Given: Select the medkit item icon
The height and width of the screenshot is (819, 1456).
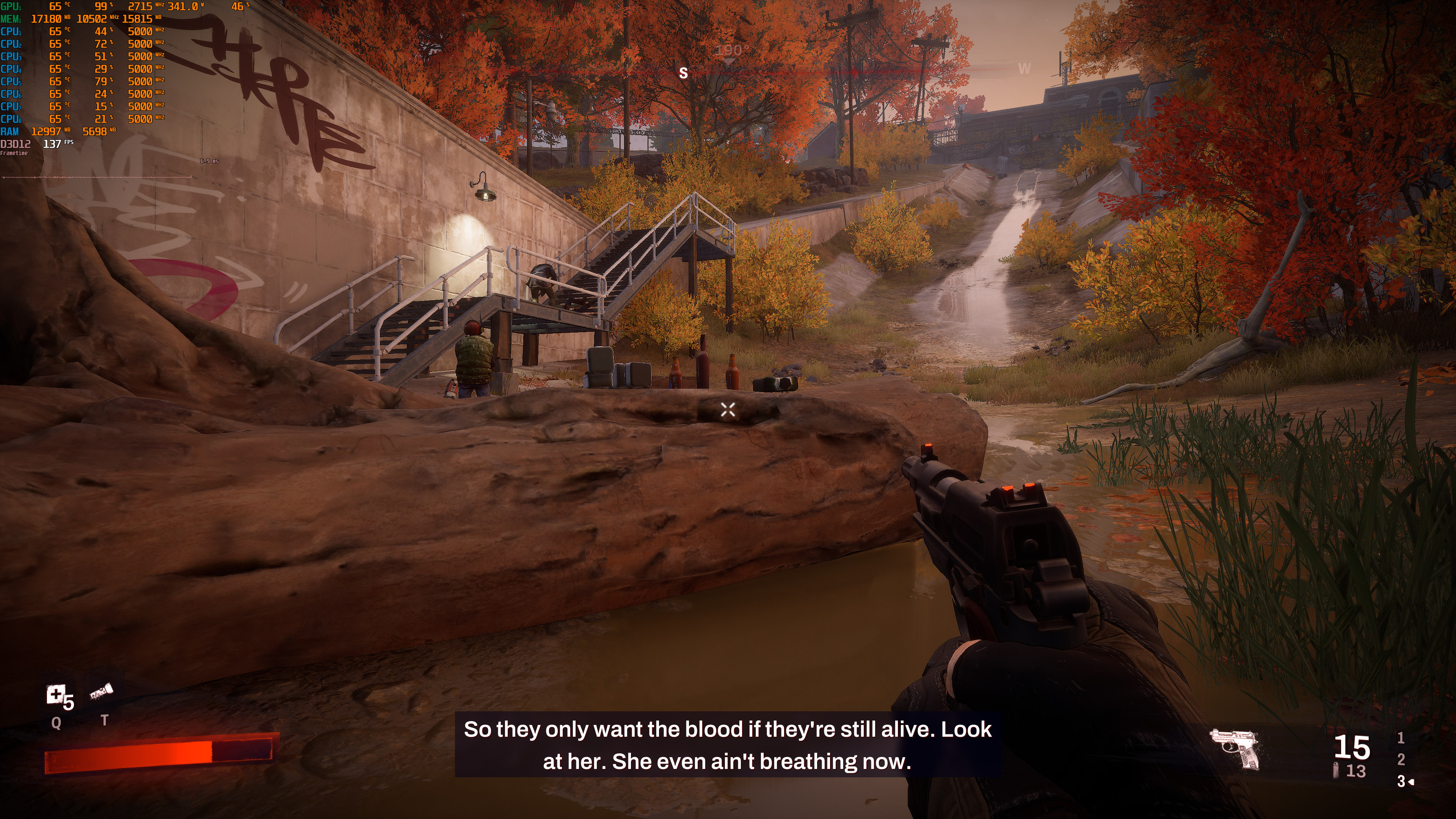Looking at the screenshot, I should [55, 695].
